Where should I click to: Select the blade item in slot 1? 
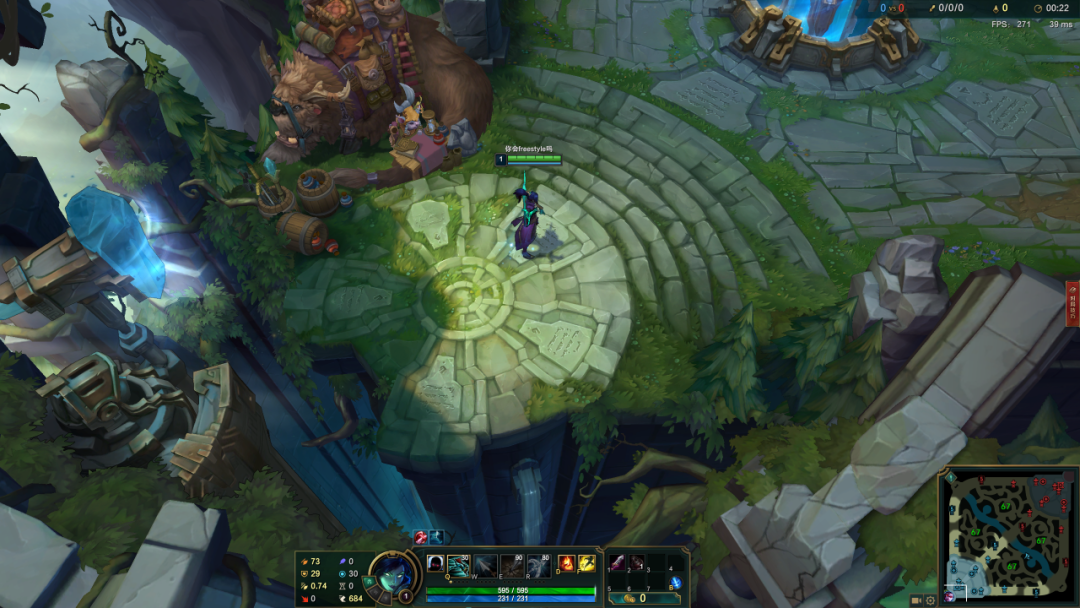click(617, 563)
